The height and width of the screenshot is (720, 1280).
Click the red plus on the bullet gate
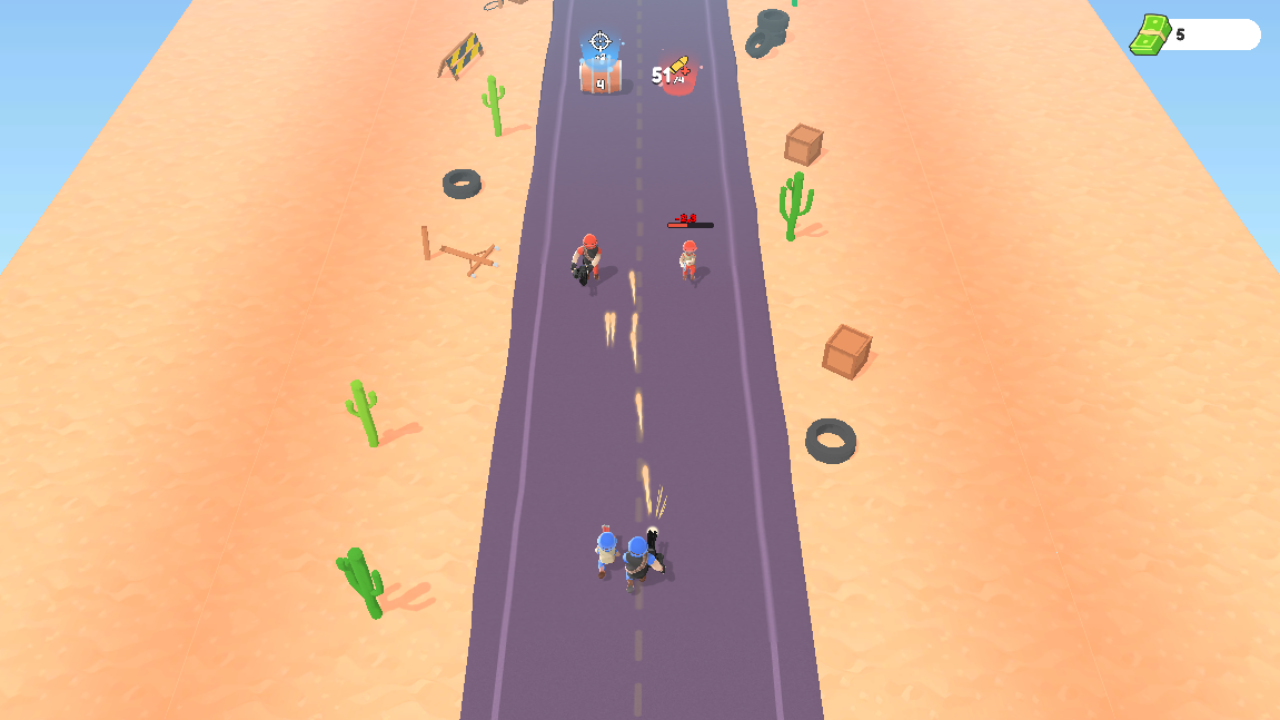[686, 72]
